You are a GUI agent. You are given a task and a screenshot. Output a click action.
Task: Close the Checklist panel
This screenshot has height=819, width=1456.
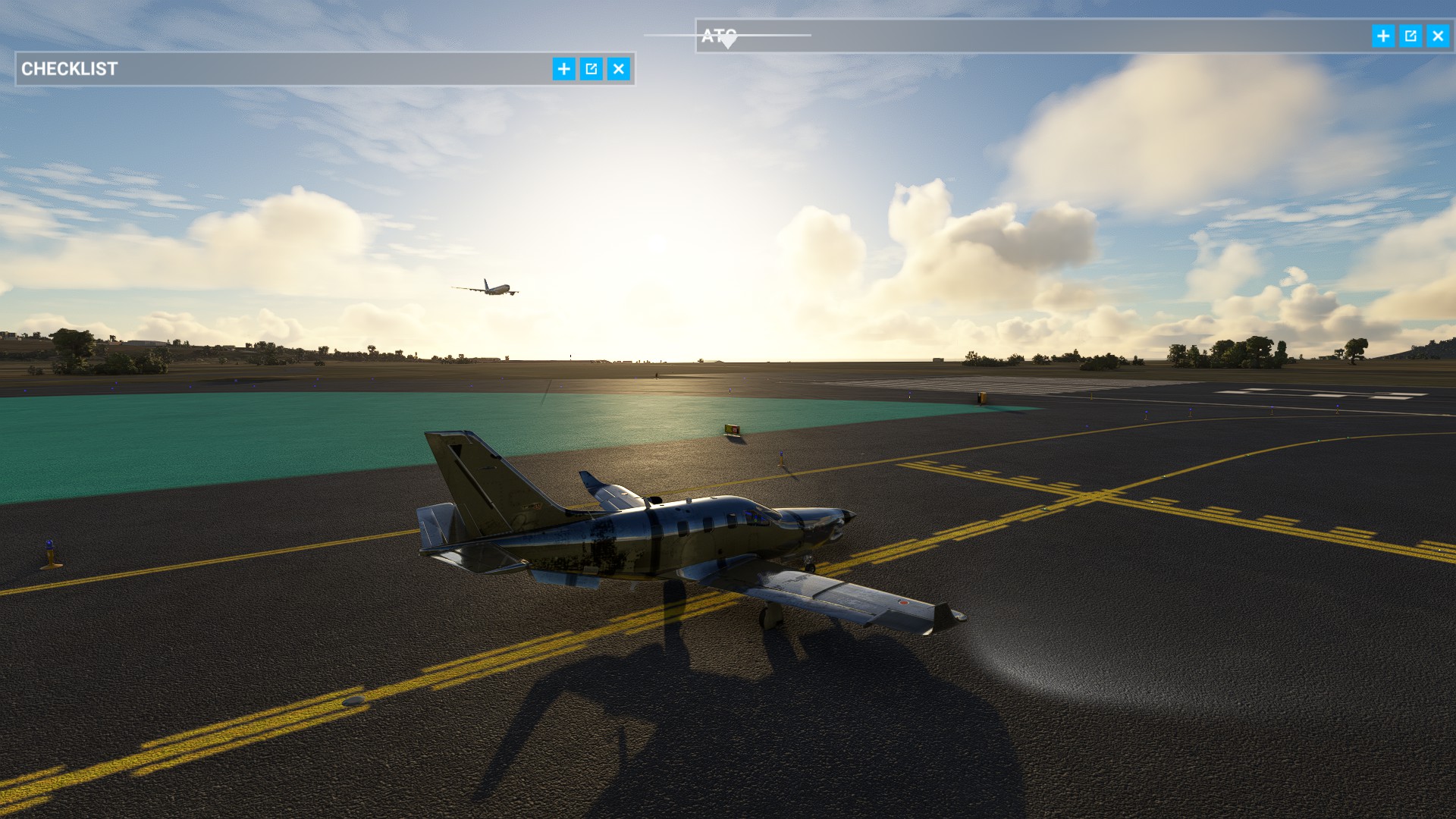coord(620,68)
